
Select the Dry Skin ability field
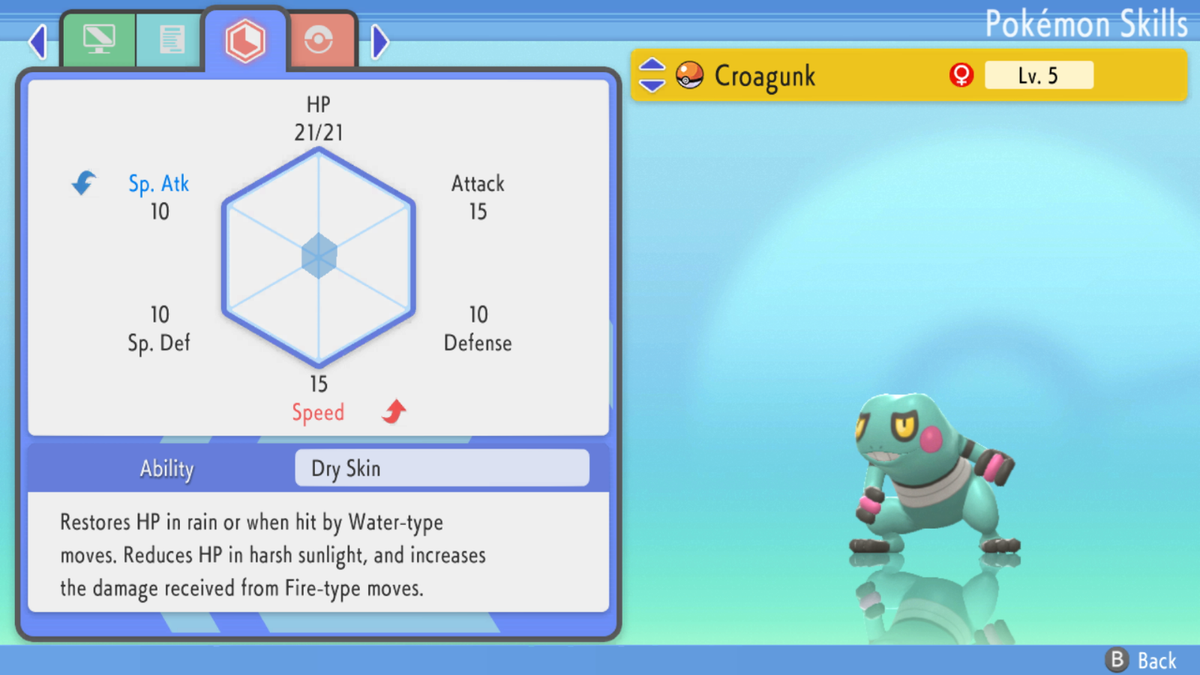(x=442, y=468)
